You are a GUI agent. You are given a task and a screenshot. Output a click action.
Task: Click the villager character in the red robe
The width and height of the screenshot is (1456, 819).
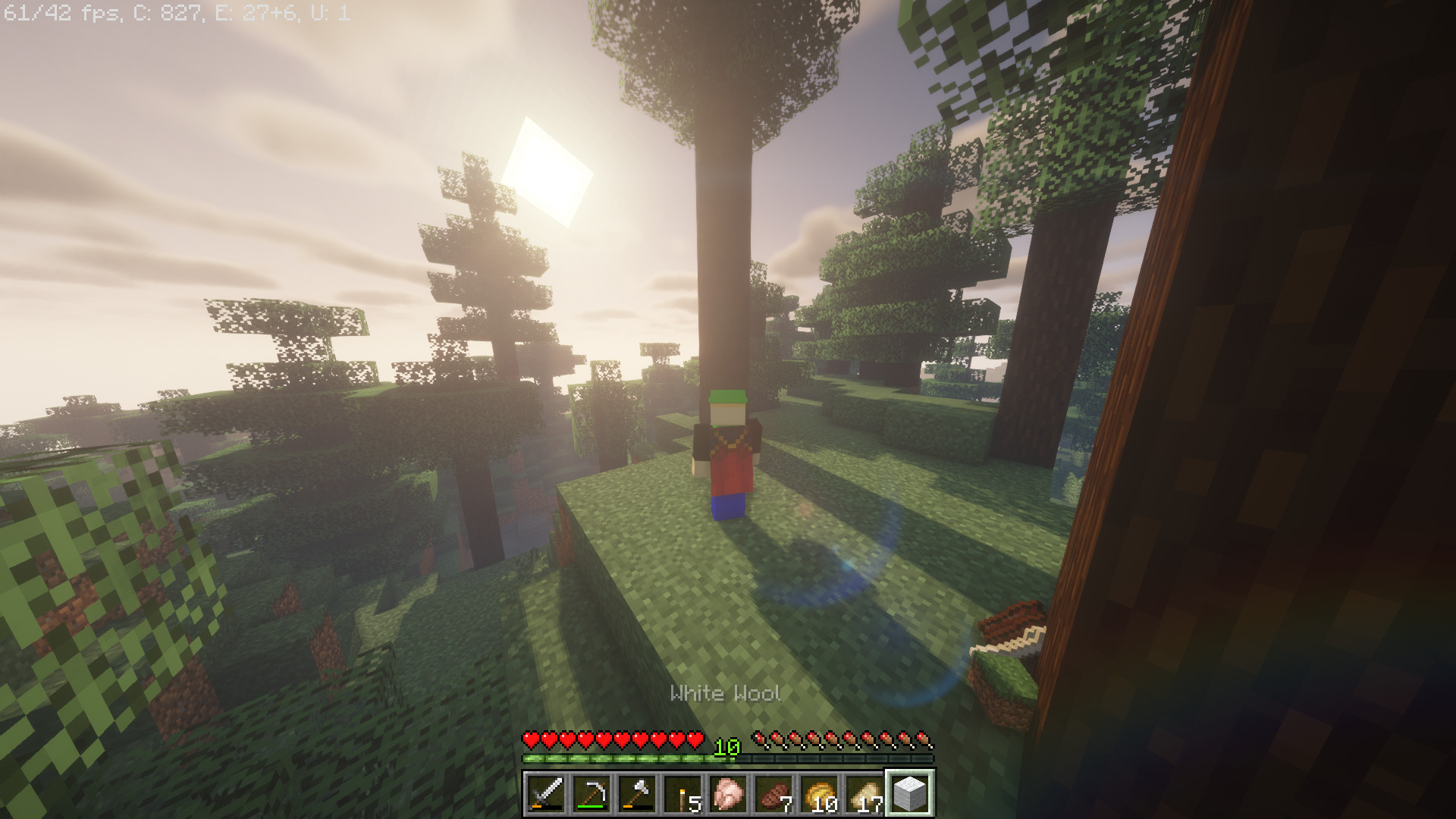(728, 463)
